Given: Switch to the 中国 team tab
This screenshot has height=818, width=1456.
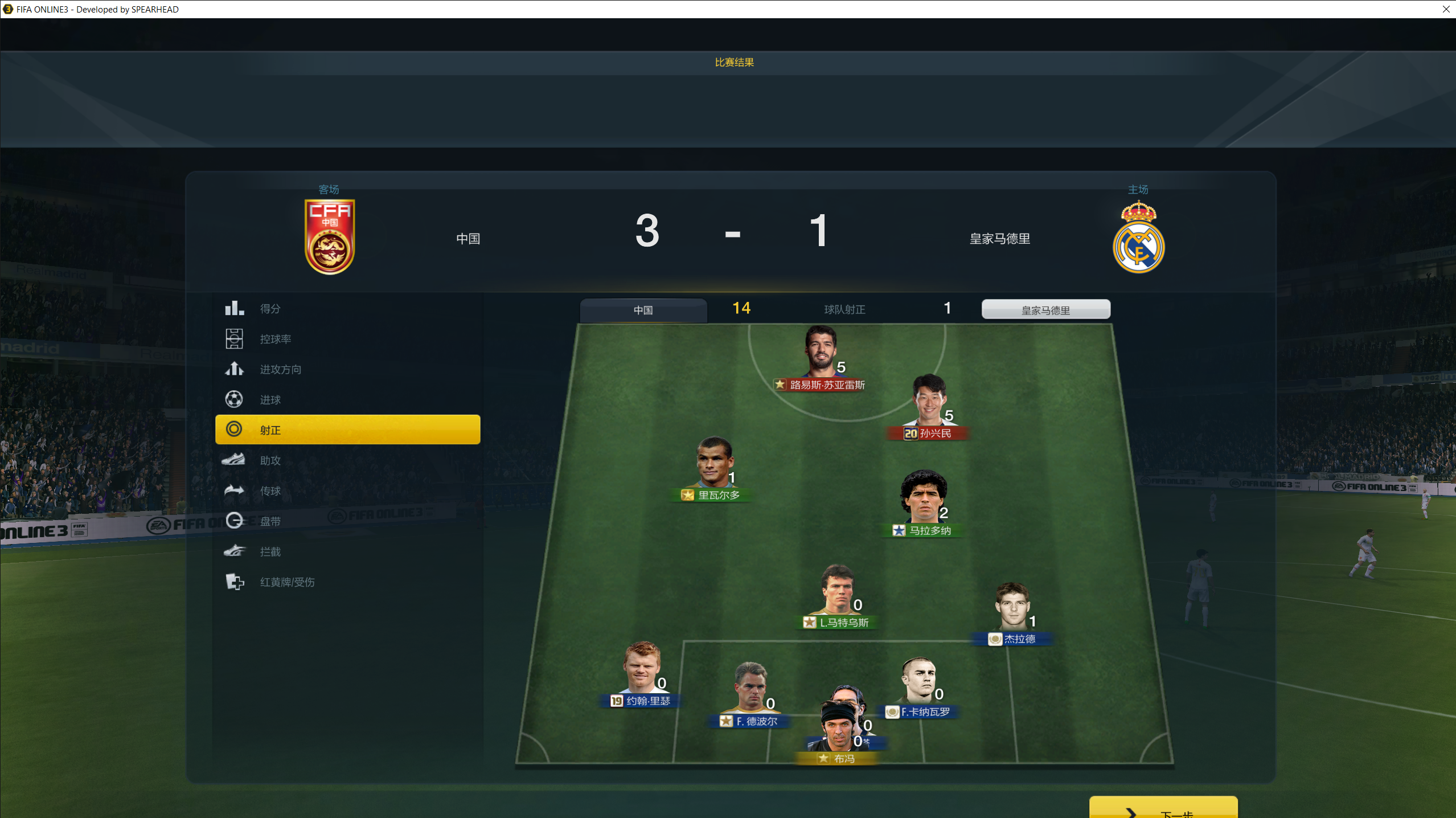Looking at the screenshot, I should 643,310.
